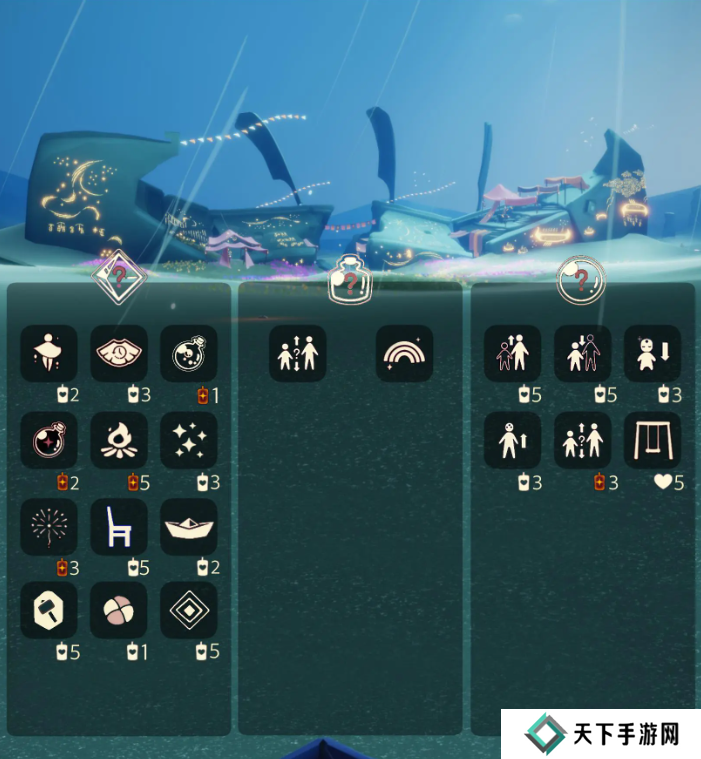Image resolution: width=701 pixels, height=759 pixels.
Task: Select the paper boat icon
Action: click(x=189, y=527)
